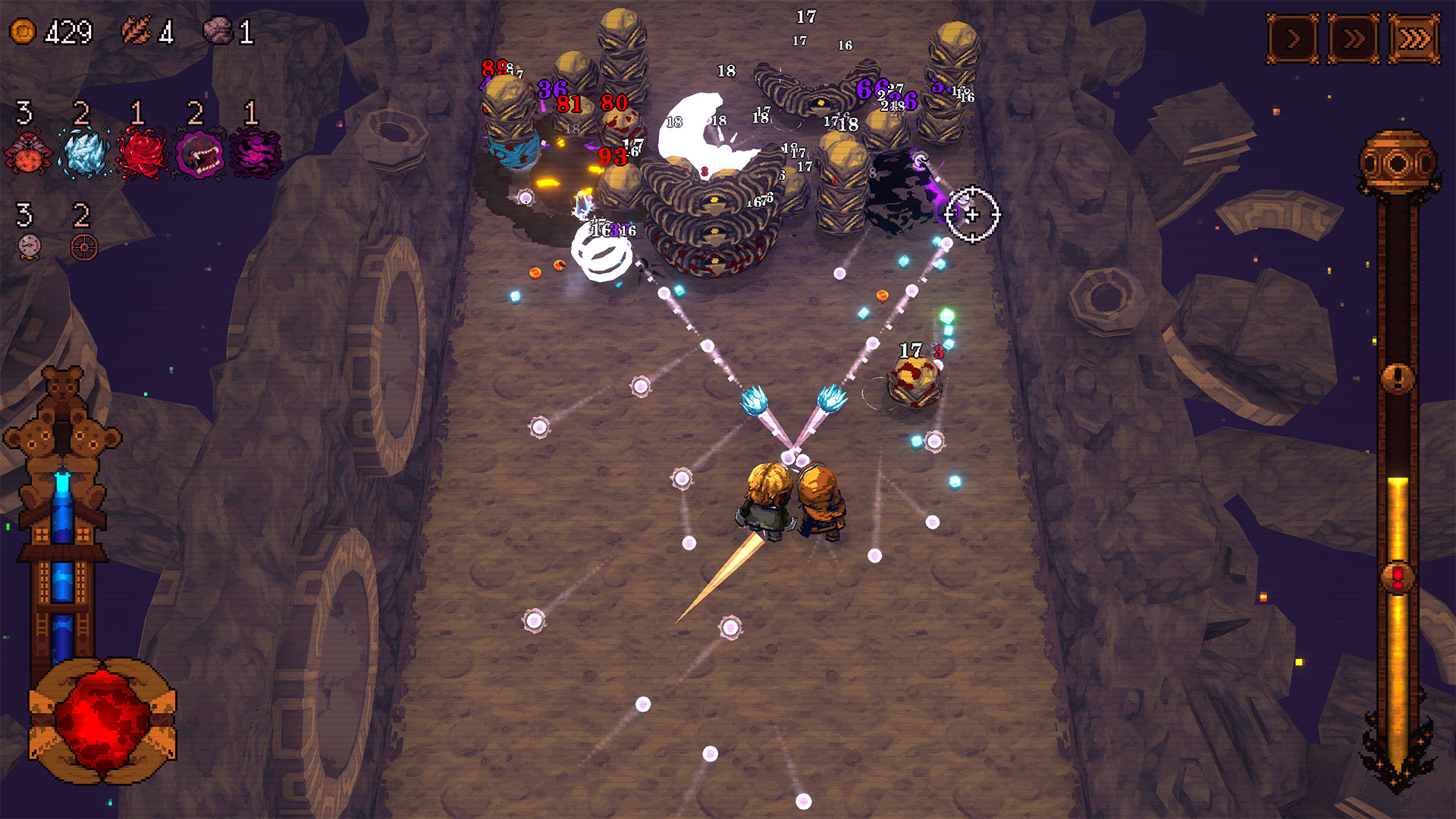Select the purple shadow cloud icon
Viewport: 1456px width, 819px height.
click(256, 152)
